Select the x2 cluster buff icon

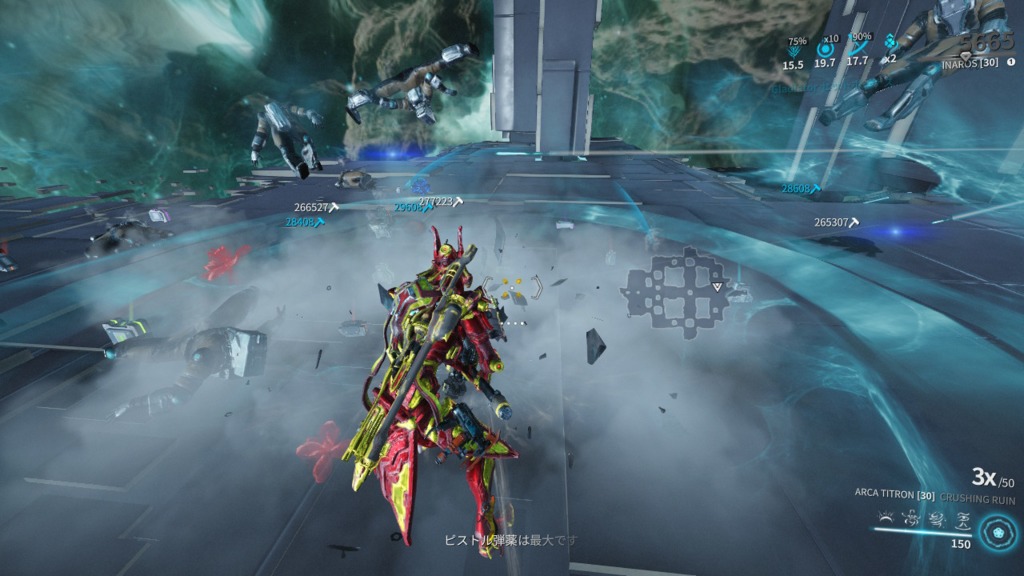pos(889,46)
